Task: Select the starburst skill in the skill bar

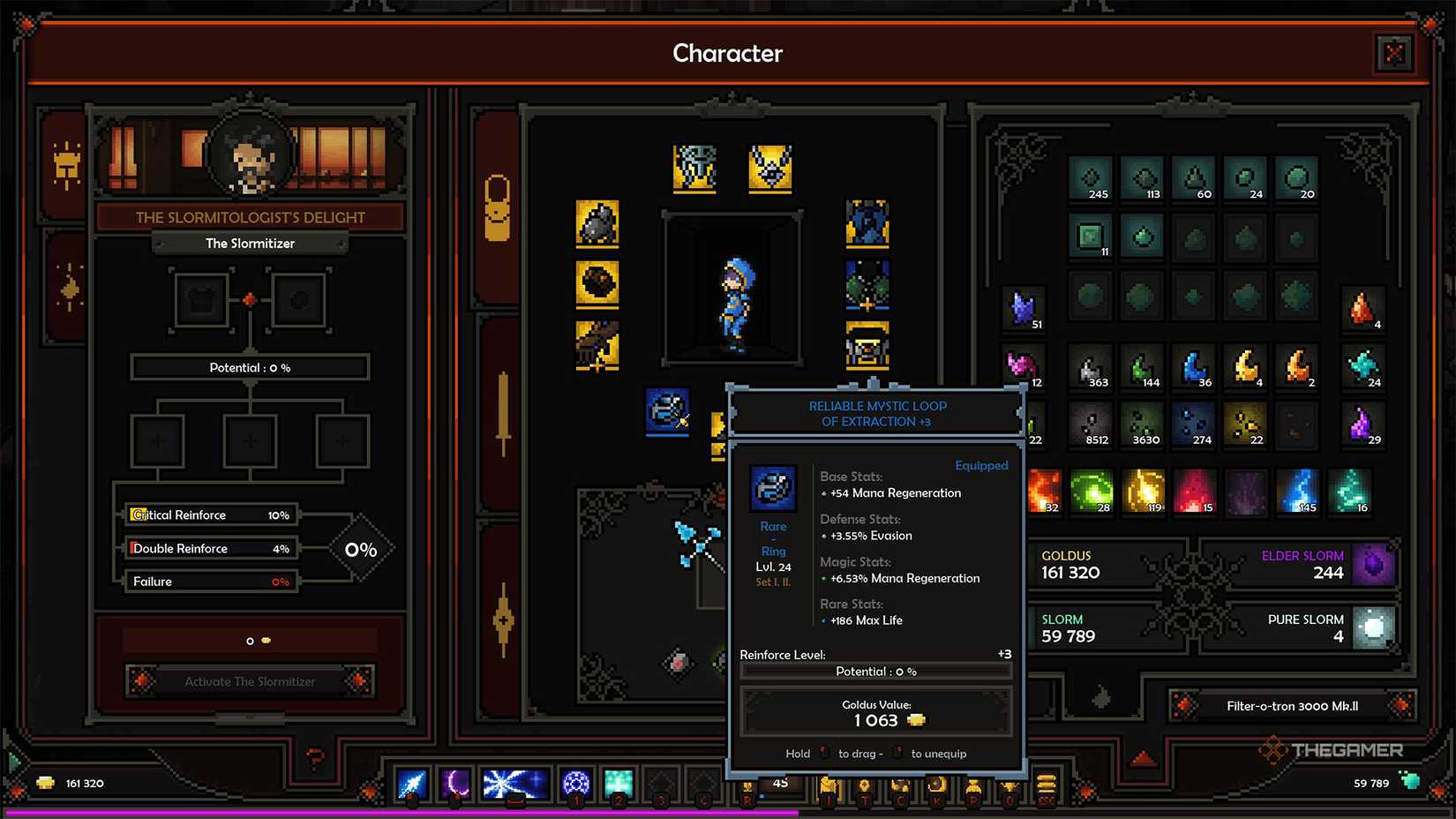Action: pos(514,782)
